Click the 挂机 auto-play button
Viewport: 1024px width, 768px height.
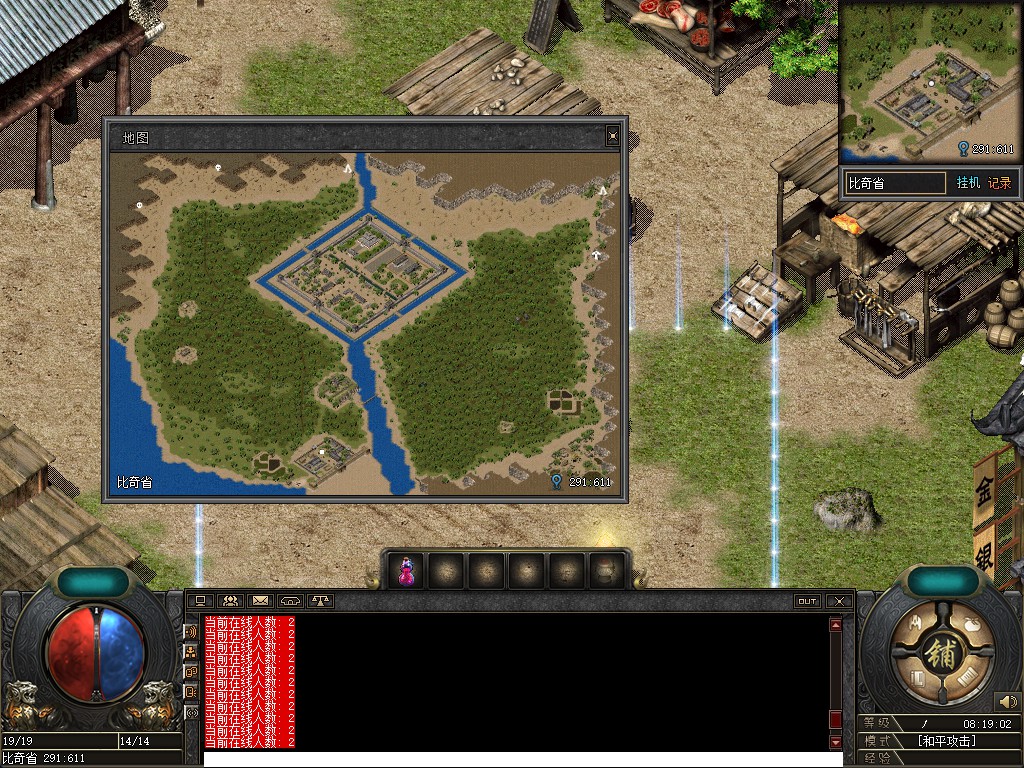click(x=968, y=183)
